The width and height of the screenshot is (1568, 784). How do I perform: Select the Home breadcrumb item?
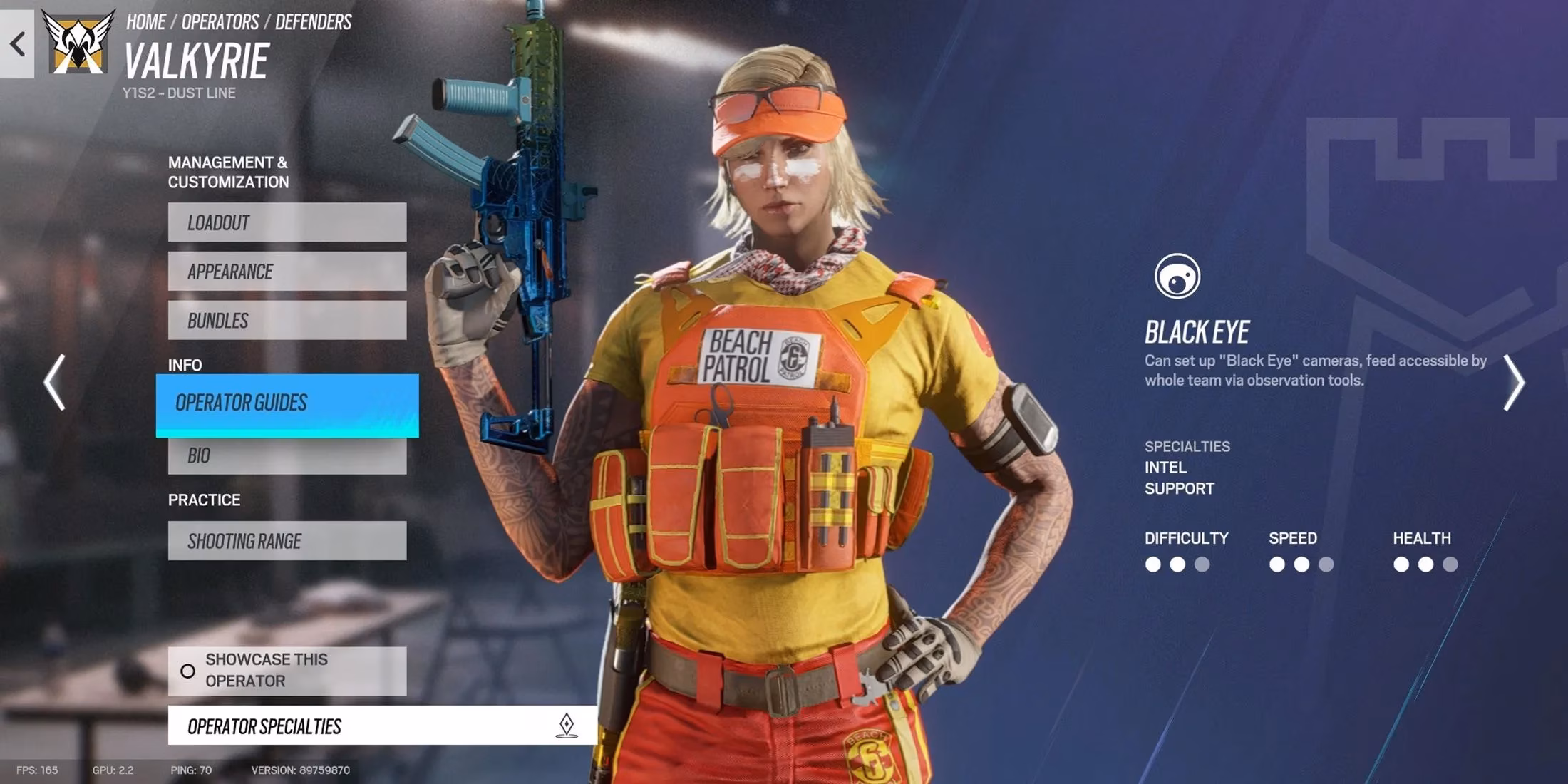(x=148, y=21)
